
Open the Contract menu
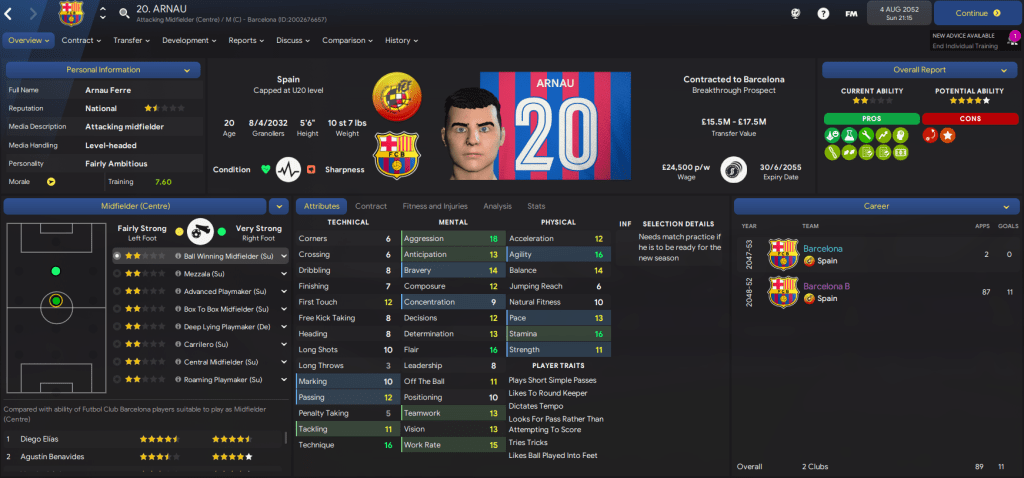(81, 41)
